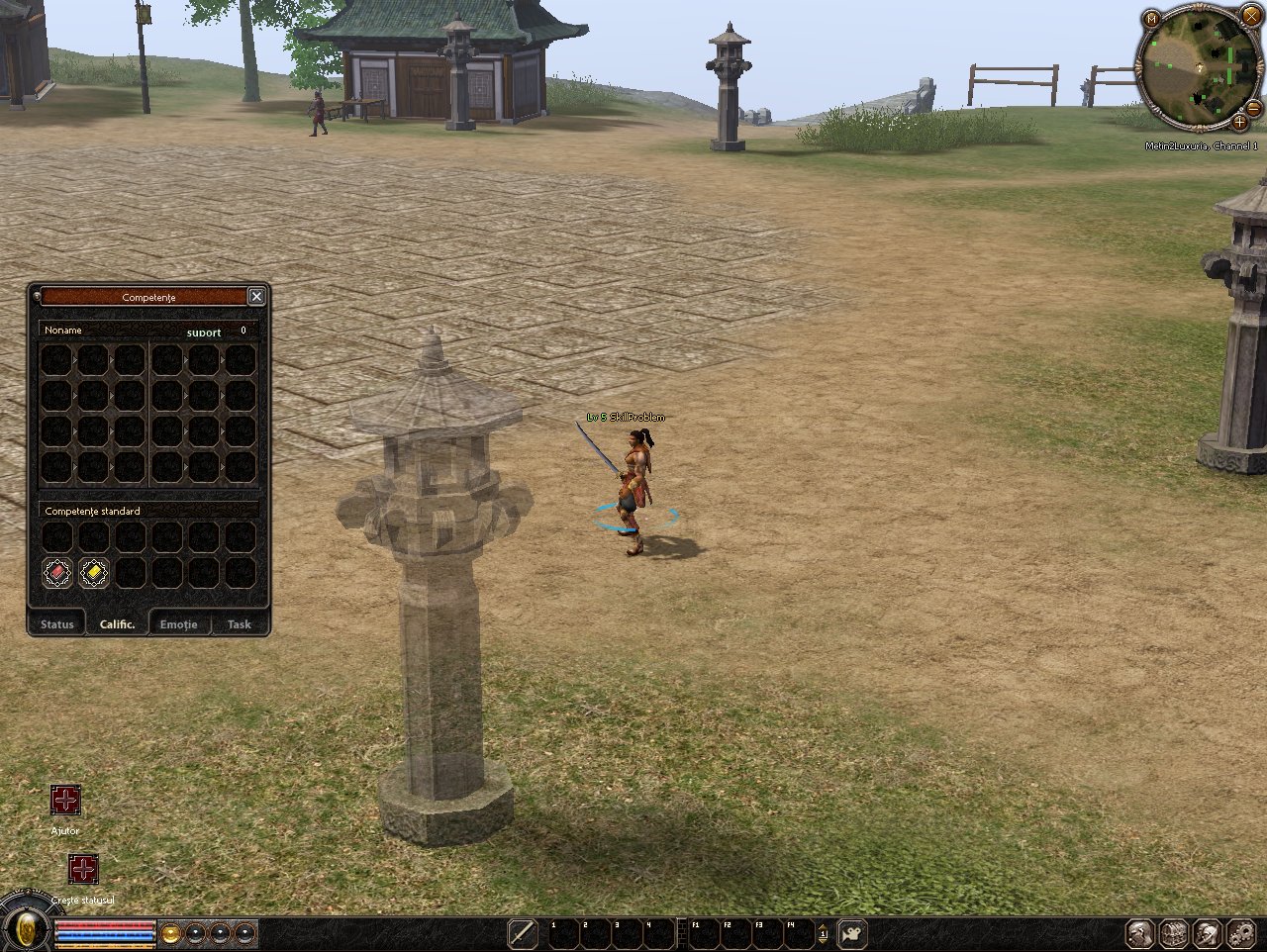Close the Competențe window
This screenshot has width=1267, height=952.
coord(256,297)
